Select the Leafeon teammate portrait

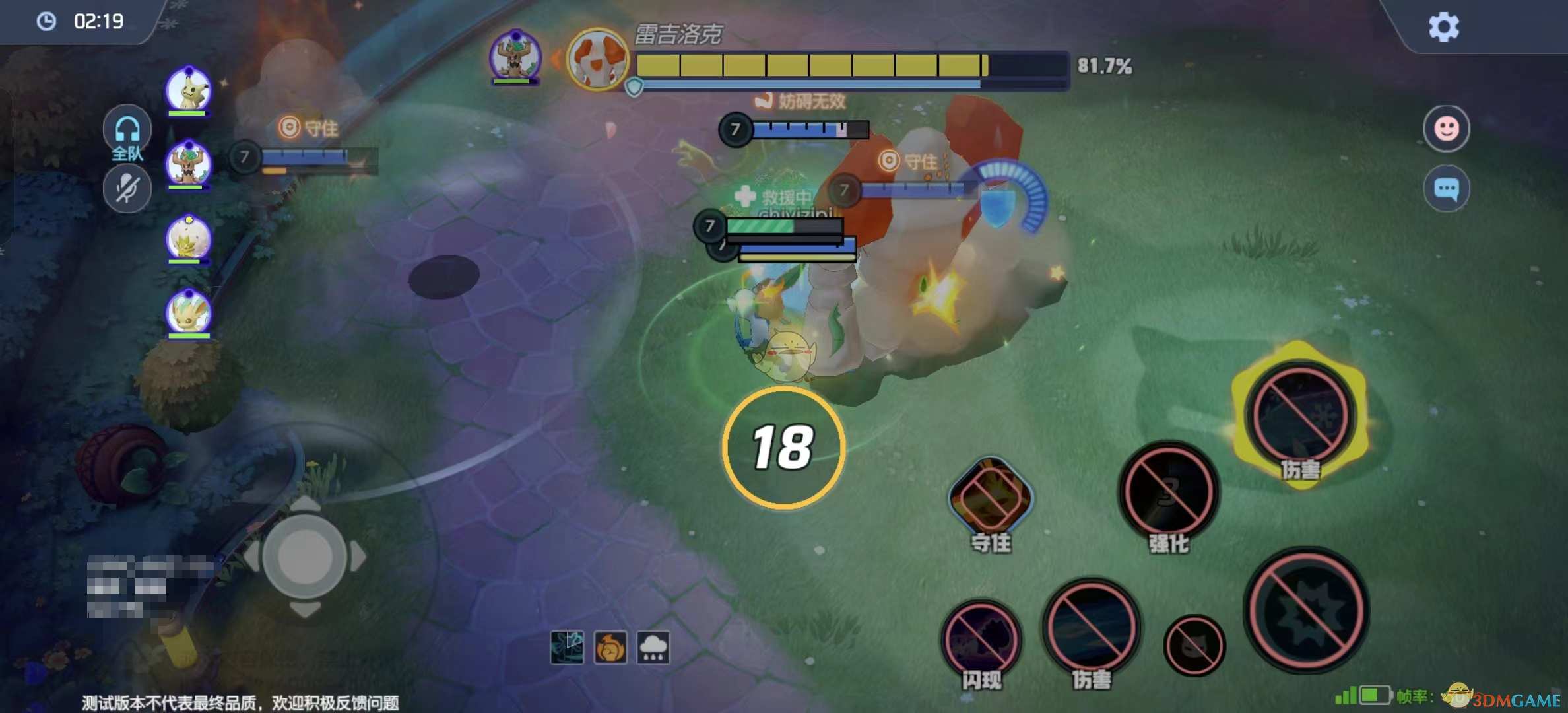188,312
